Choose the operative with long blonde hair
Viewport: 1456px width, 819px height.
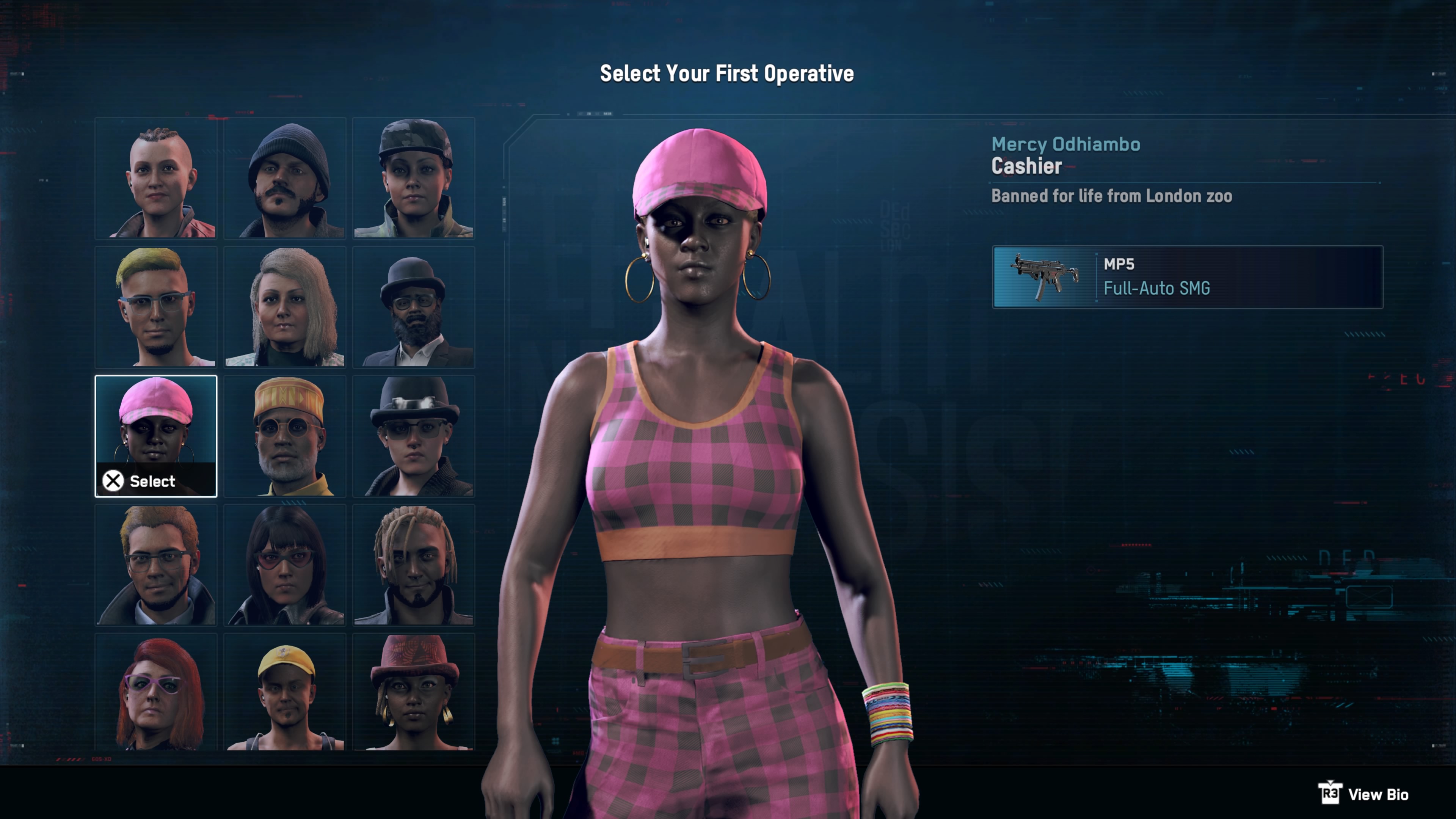click(x=285, y=307)
